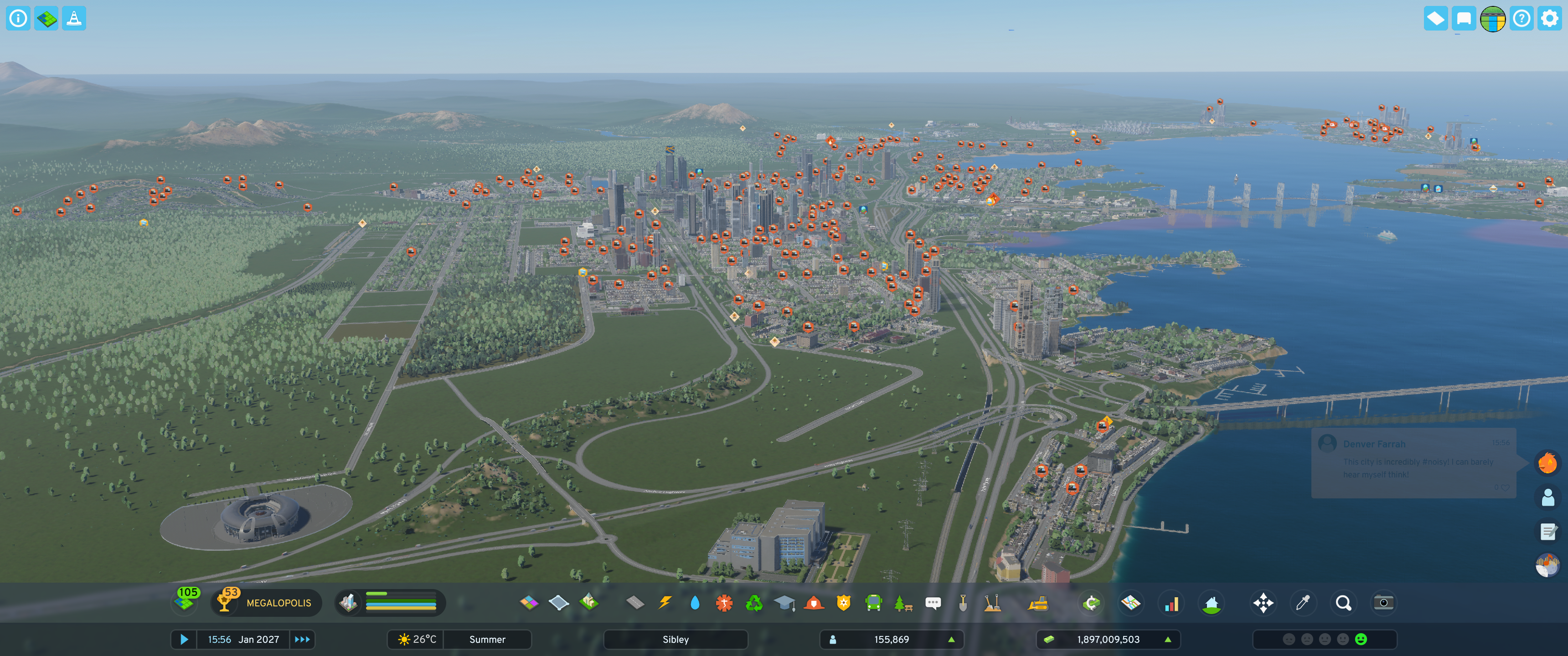The width and height of the screenshot is (1568, 656).
Task: Open the education graduation cap menu
Action: (x=784, y=602)
